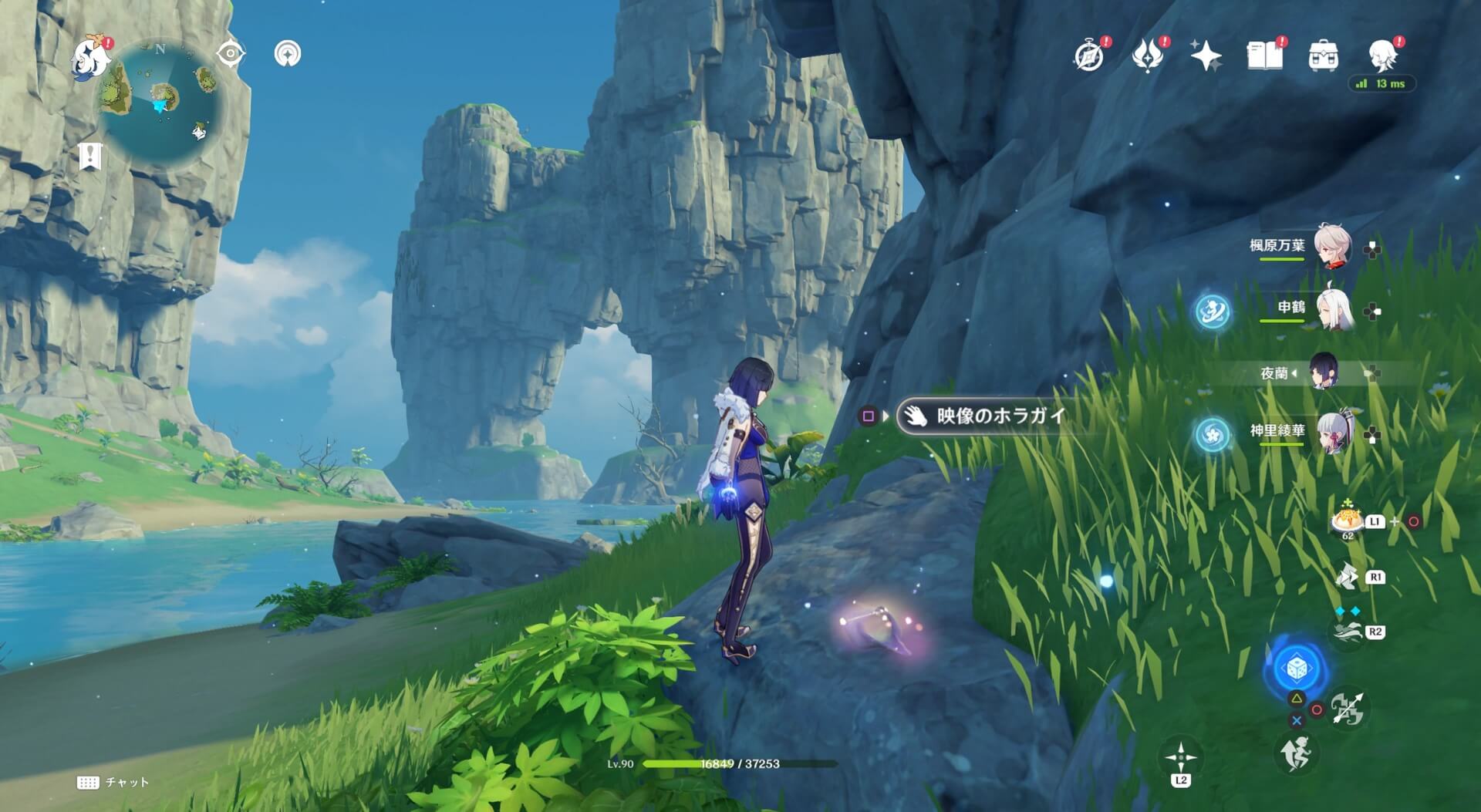
Task: Switch to party member 楓原万葉
Action: pos(1331,246)
